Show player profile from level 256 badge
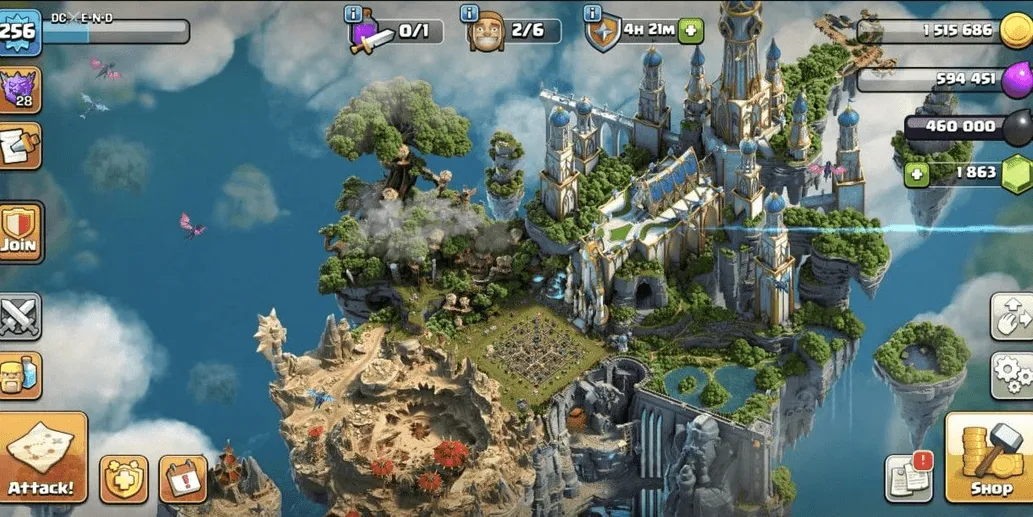 [x=17, y=30]
